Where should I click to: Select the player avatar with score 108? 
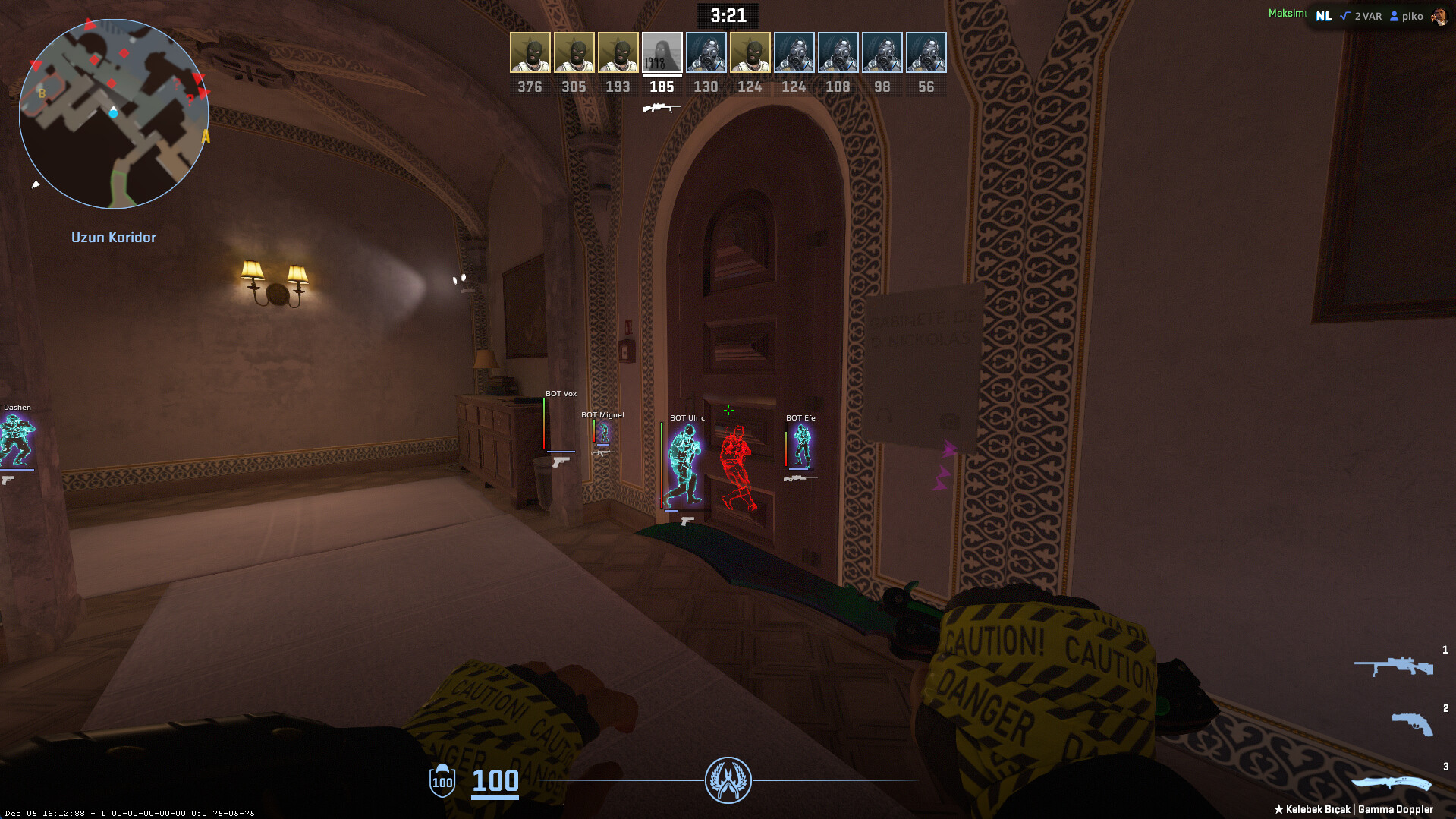tap(838, 52)
